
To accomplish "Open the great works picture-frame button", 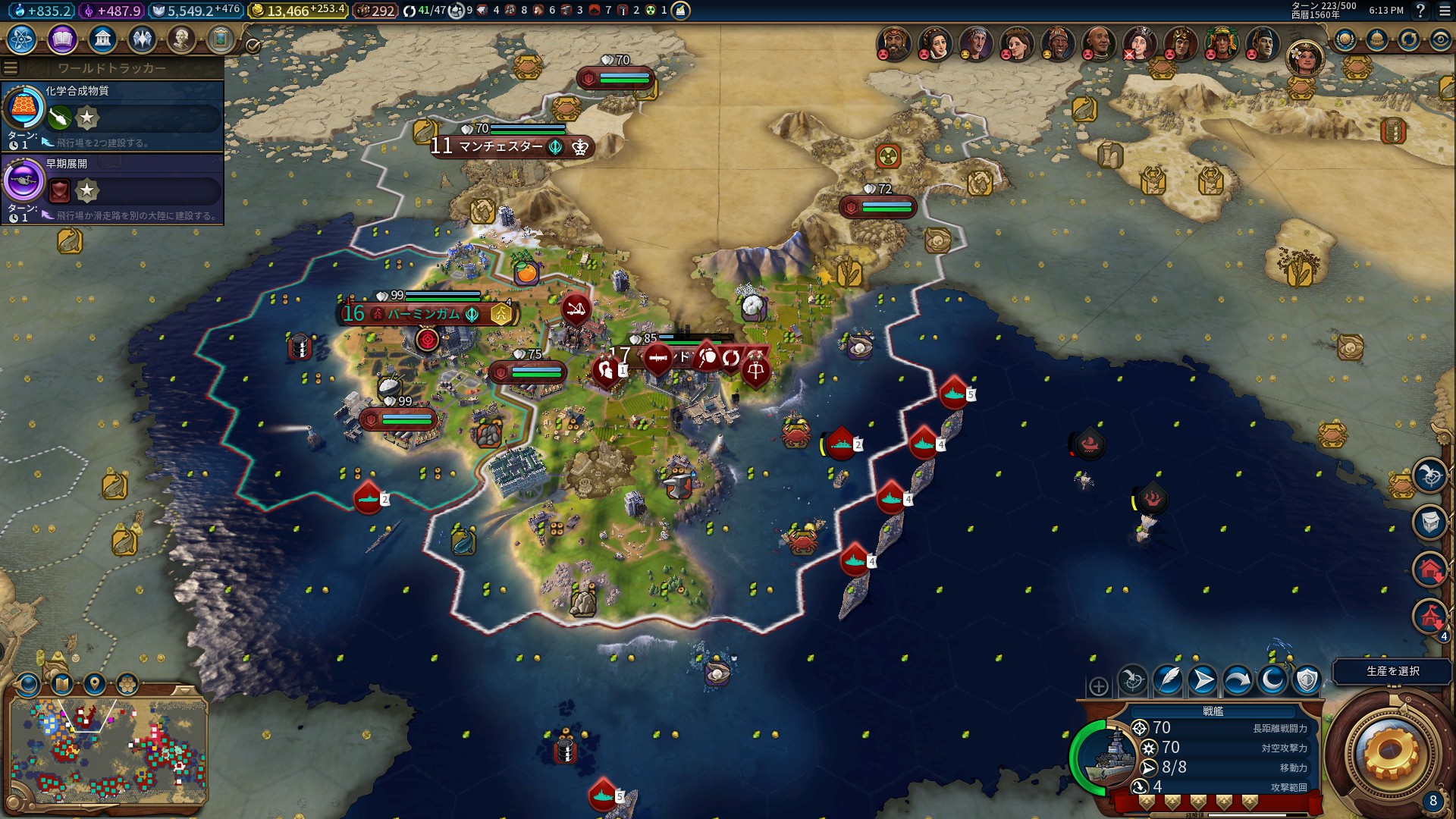I will click(x=221, y=39).
